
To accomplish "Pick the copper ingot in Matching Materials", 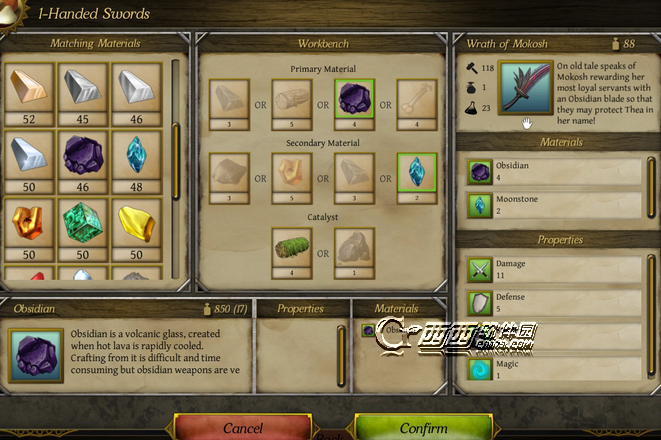I will point(29,88).
